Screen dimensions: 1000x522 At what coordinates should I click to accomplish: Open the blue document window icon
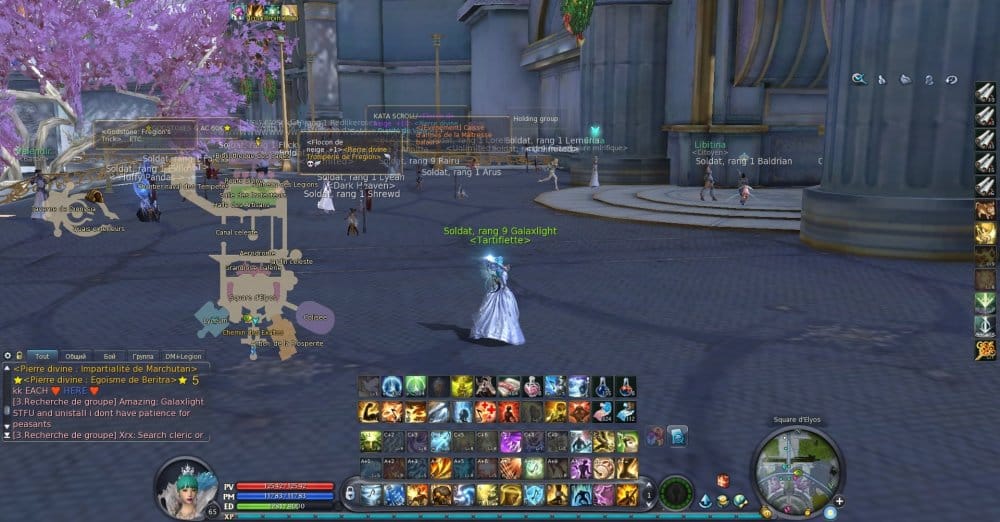coord(676,436)
